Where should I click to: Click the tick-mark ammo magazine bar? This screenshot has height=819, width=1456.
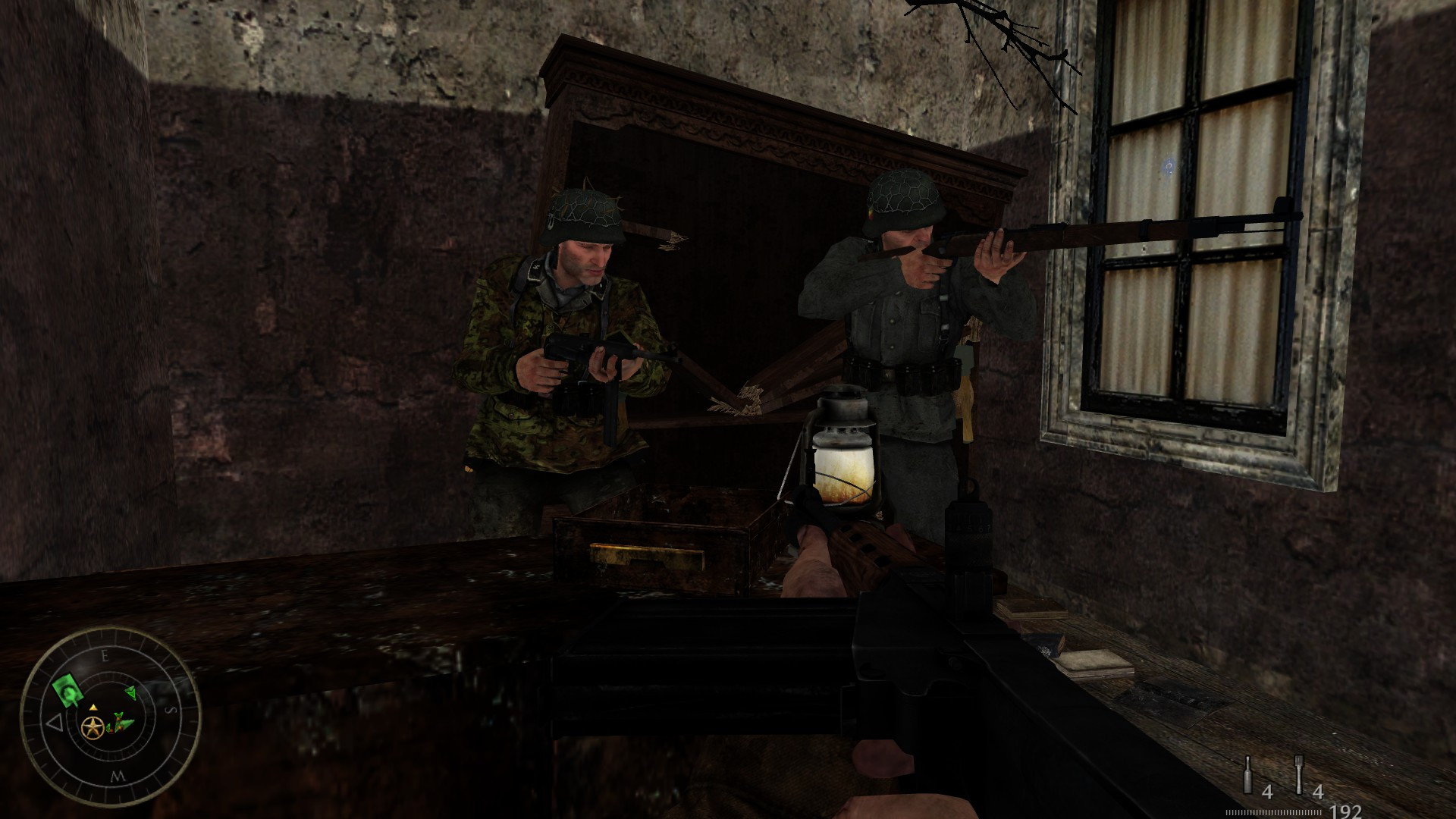click(x=1274, y=811)
